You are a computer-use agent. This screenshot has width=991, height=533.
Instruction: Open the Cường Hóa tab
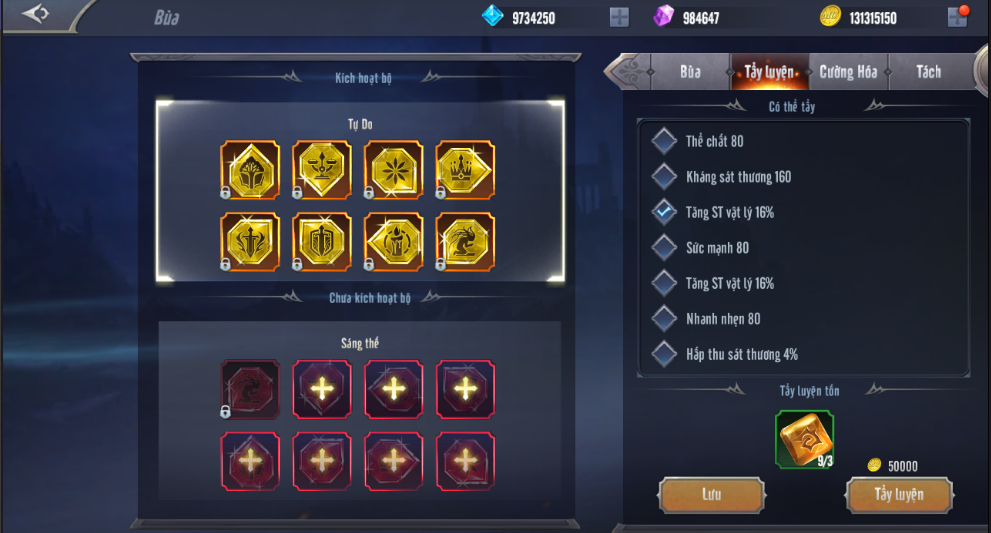pyautogui.click(x=848, y=72)
